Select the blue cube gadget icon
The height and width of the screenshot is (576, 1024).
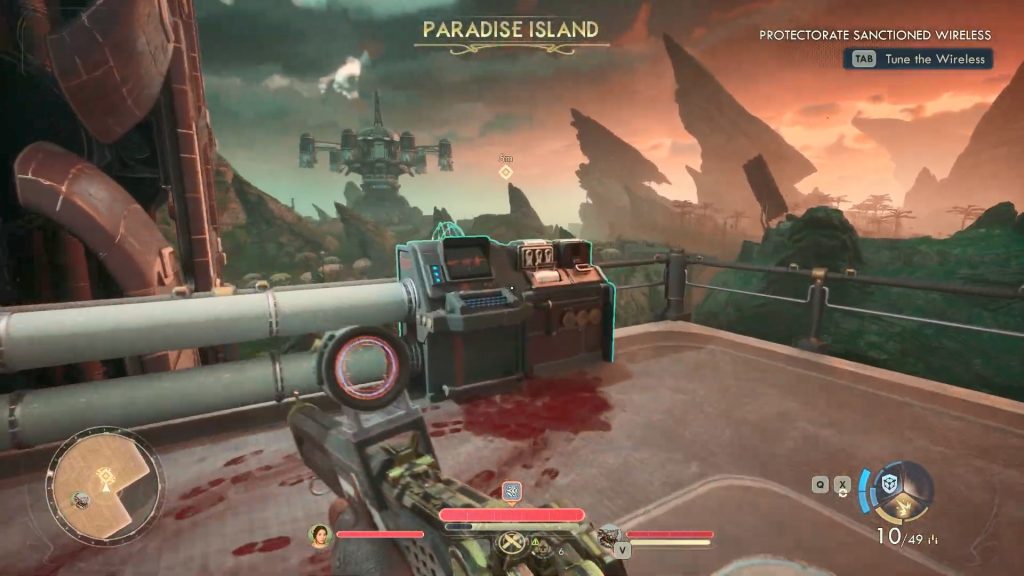tap(889, 483)
